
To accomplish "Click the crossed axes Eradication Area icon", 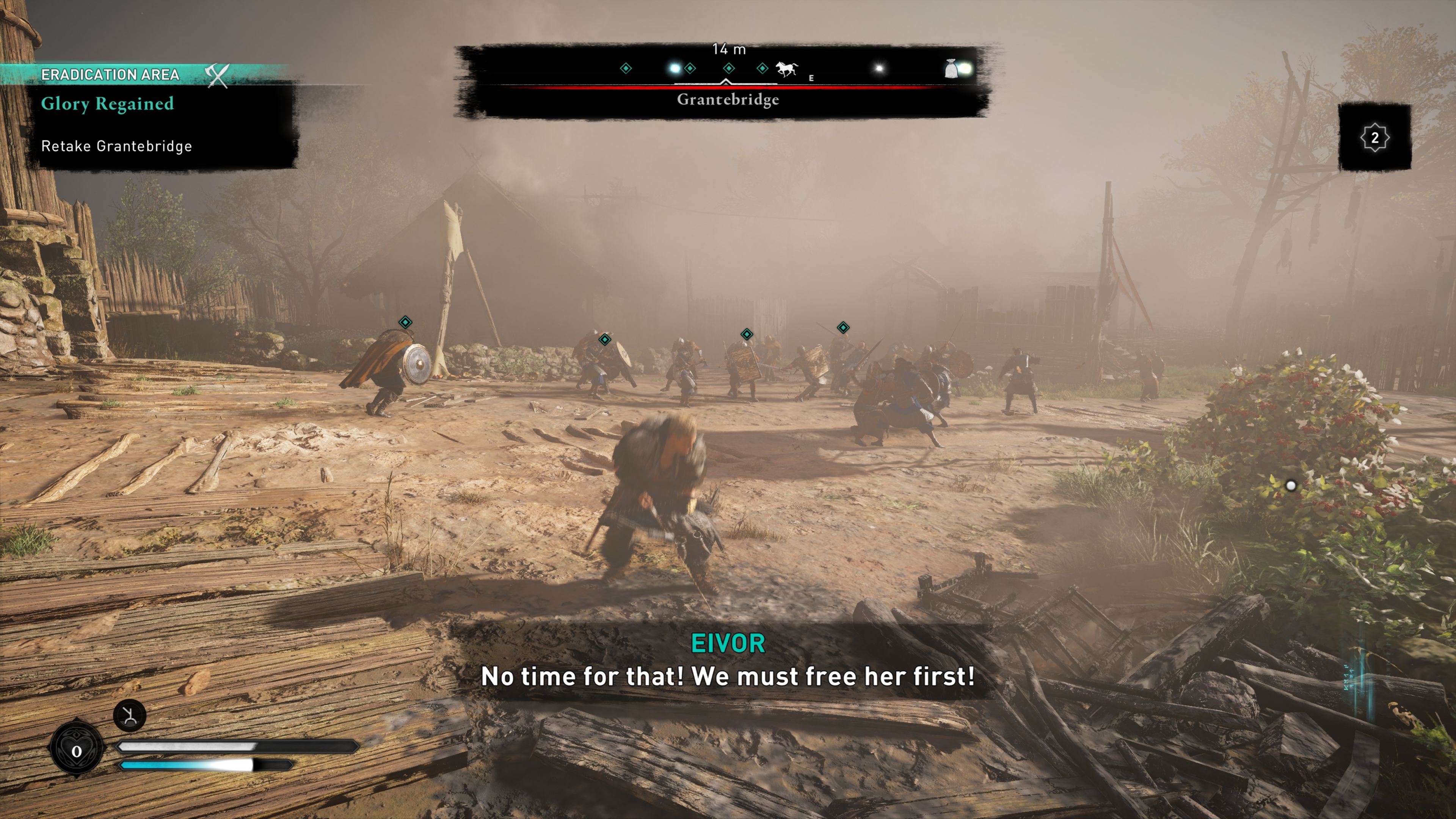I will 217,75.
